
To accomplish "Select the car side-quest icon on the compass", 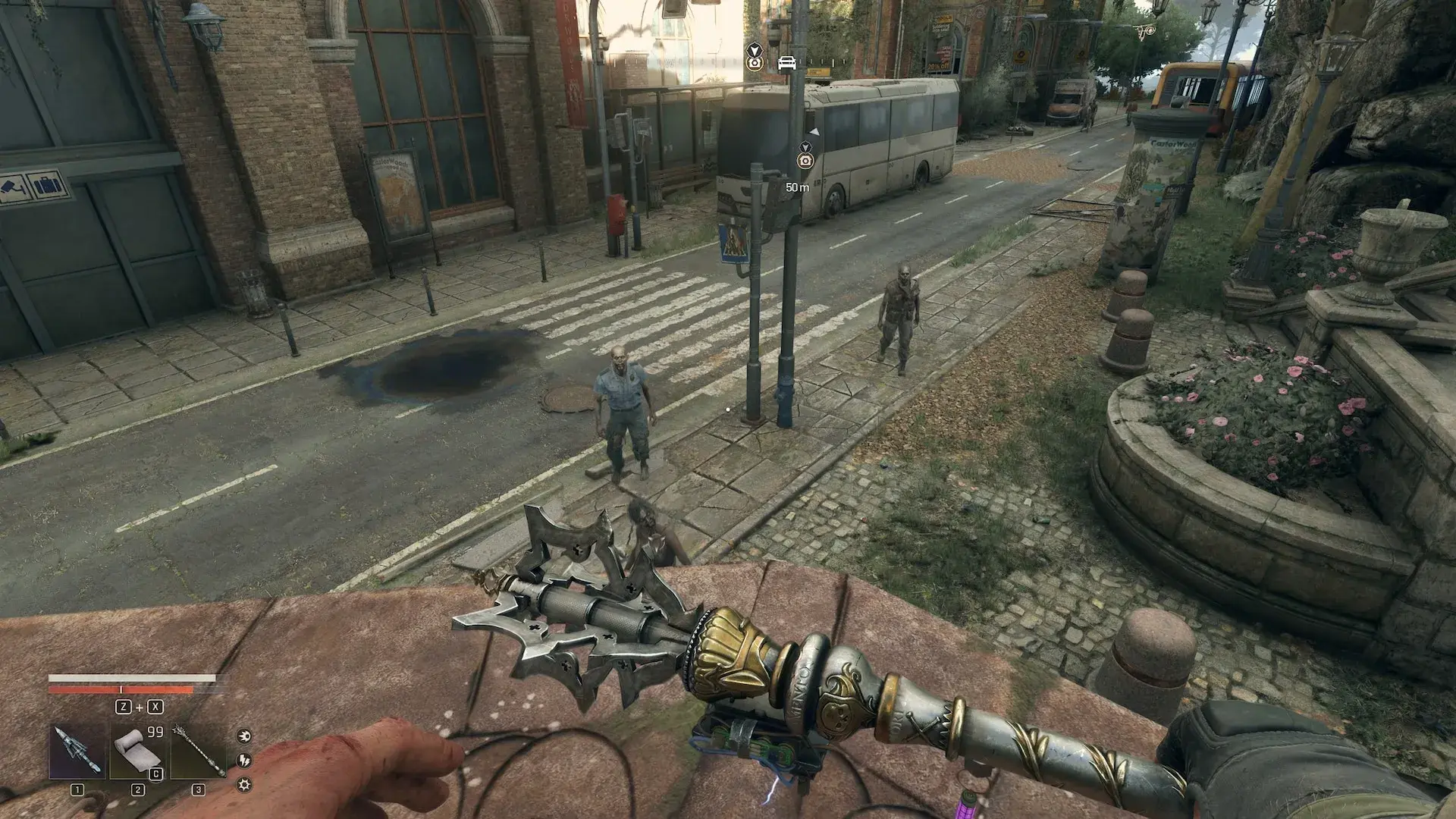I will (787, 64).
